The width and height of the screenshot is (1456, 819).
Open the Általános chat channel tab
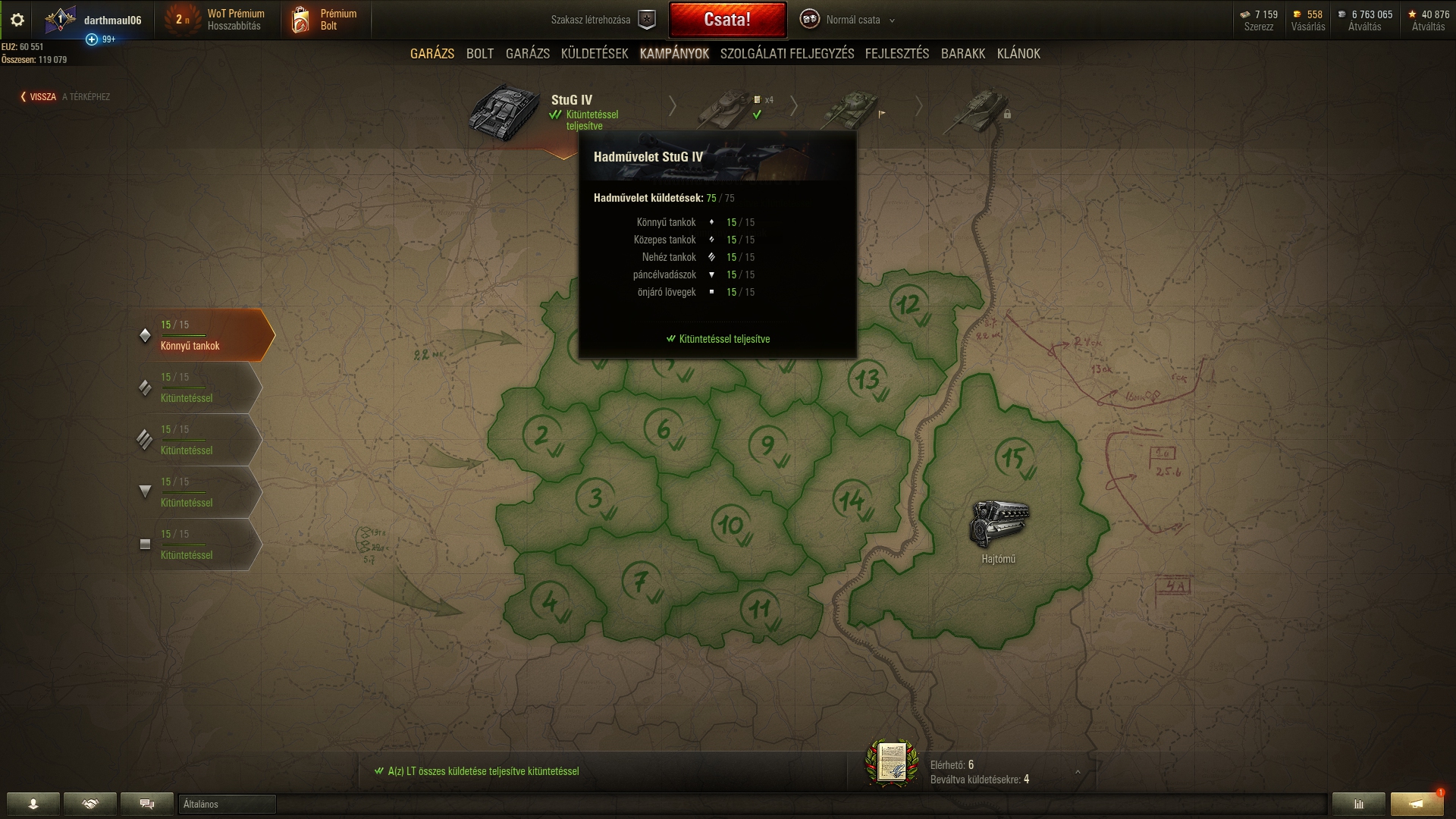[227, 805]
